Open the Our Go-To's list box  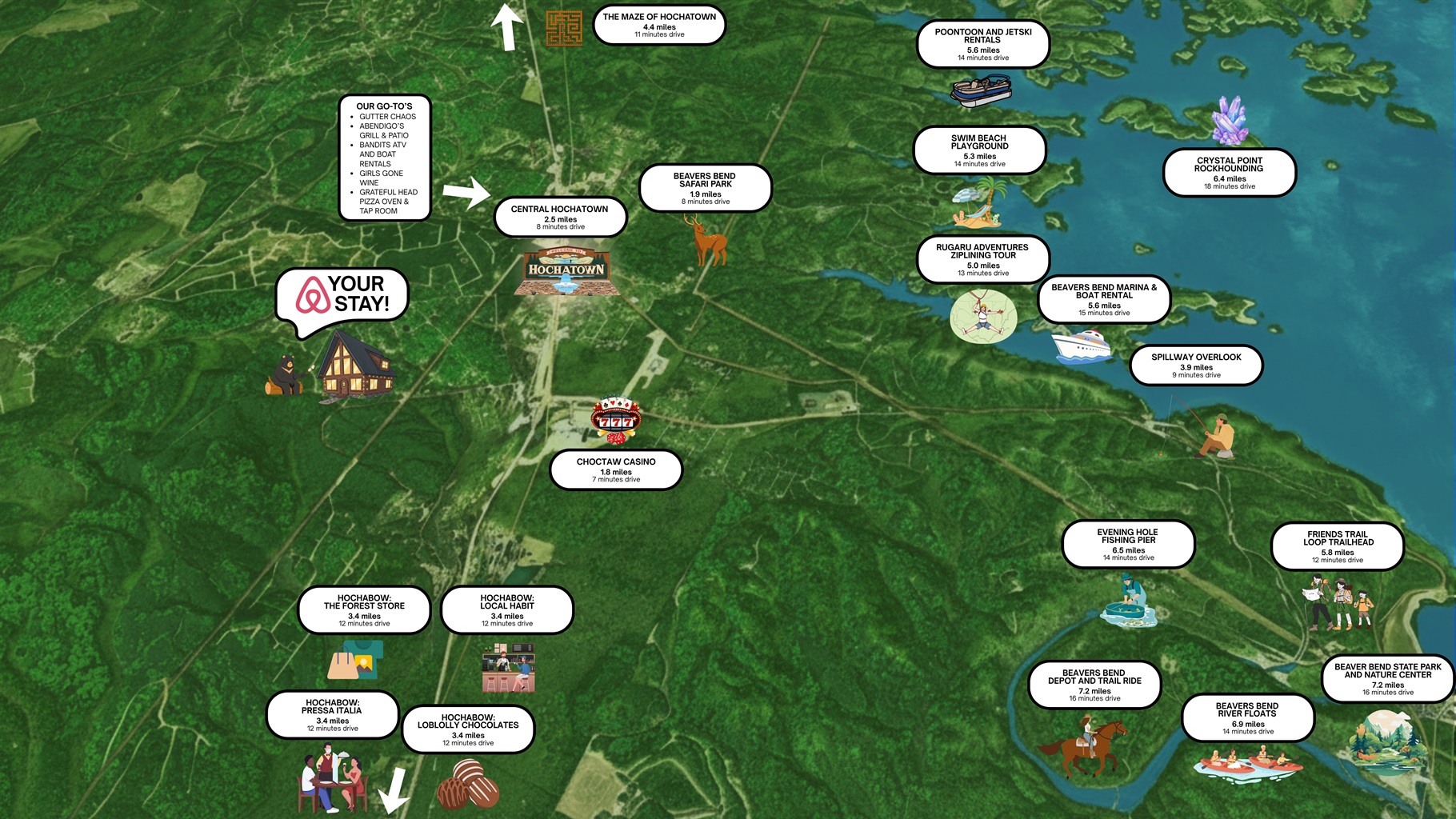[385, 158]
